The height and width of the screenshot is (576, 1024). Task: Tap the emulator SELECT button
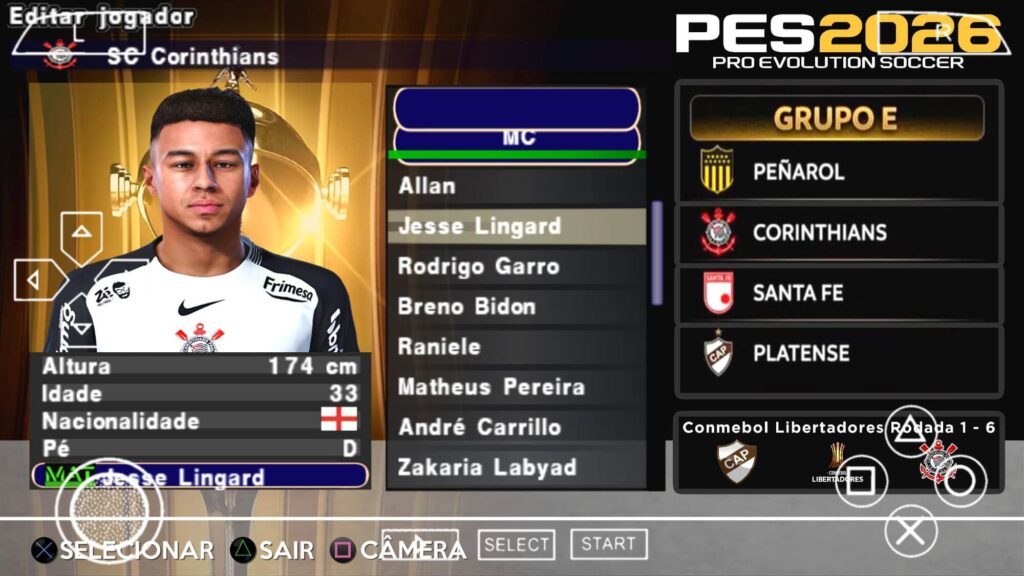coord(516,544)
